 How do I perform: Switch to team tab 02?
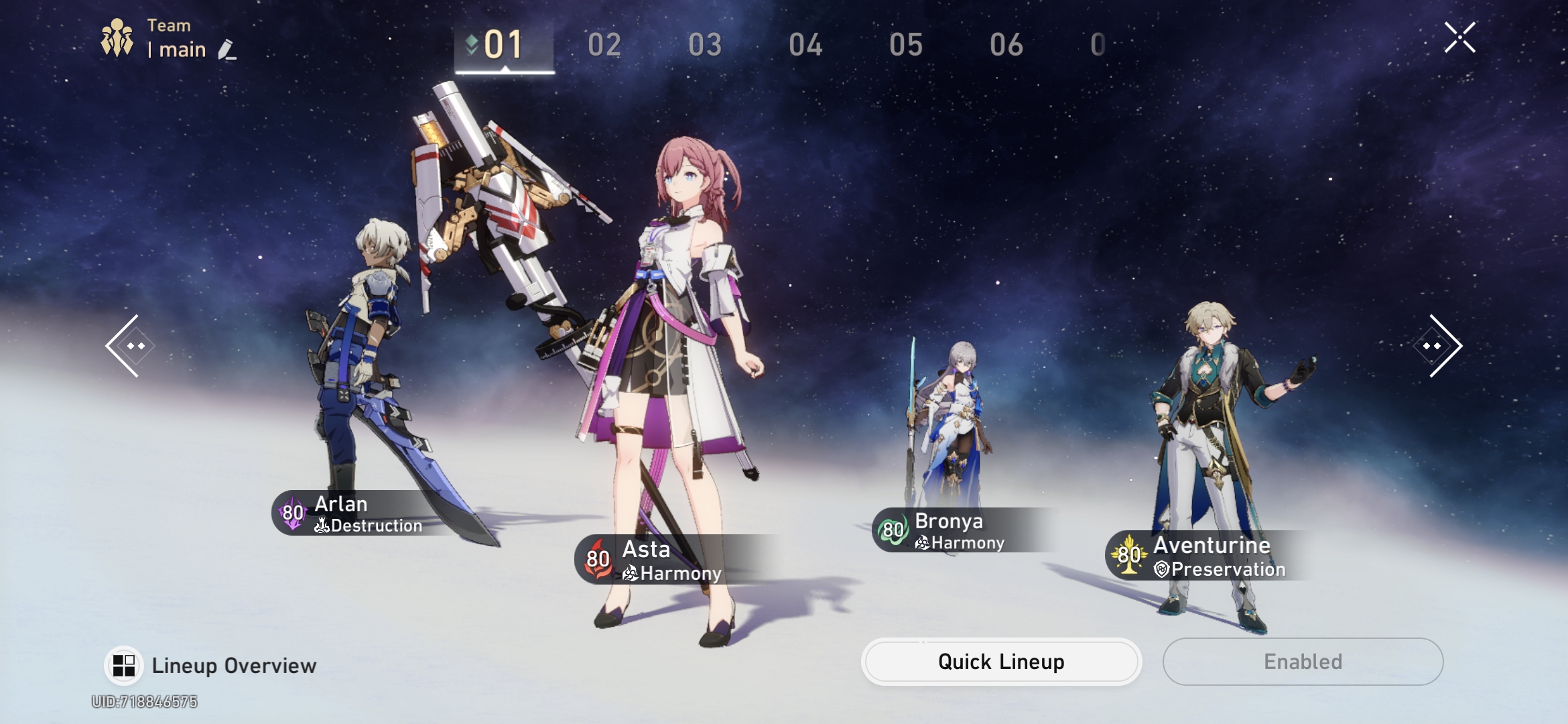(x=604, y=42)
